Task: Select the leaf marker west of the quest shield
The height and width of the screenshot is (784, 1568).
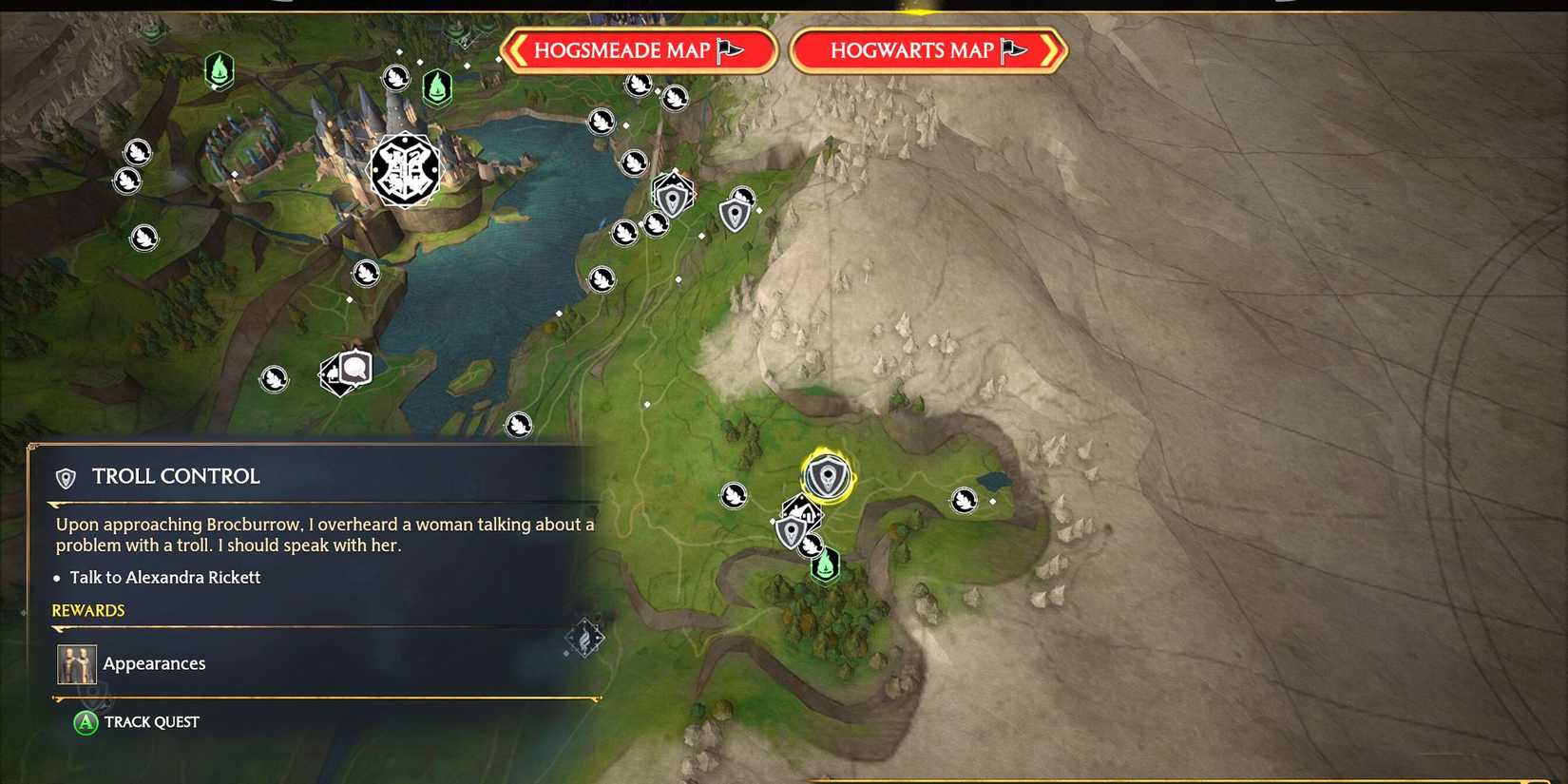Action: coord(734,495)
